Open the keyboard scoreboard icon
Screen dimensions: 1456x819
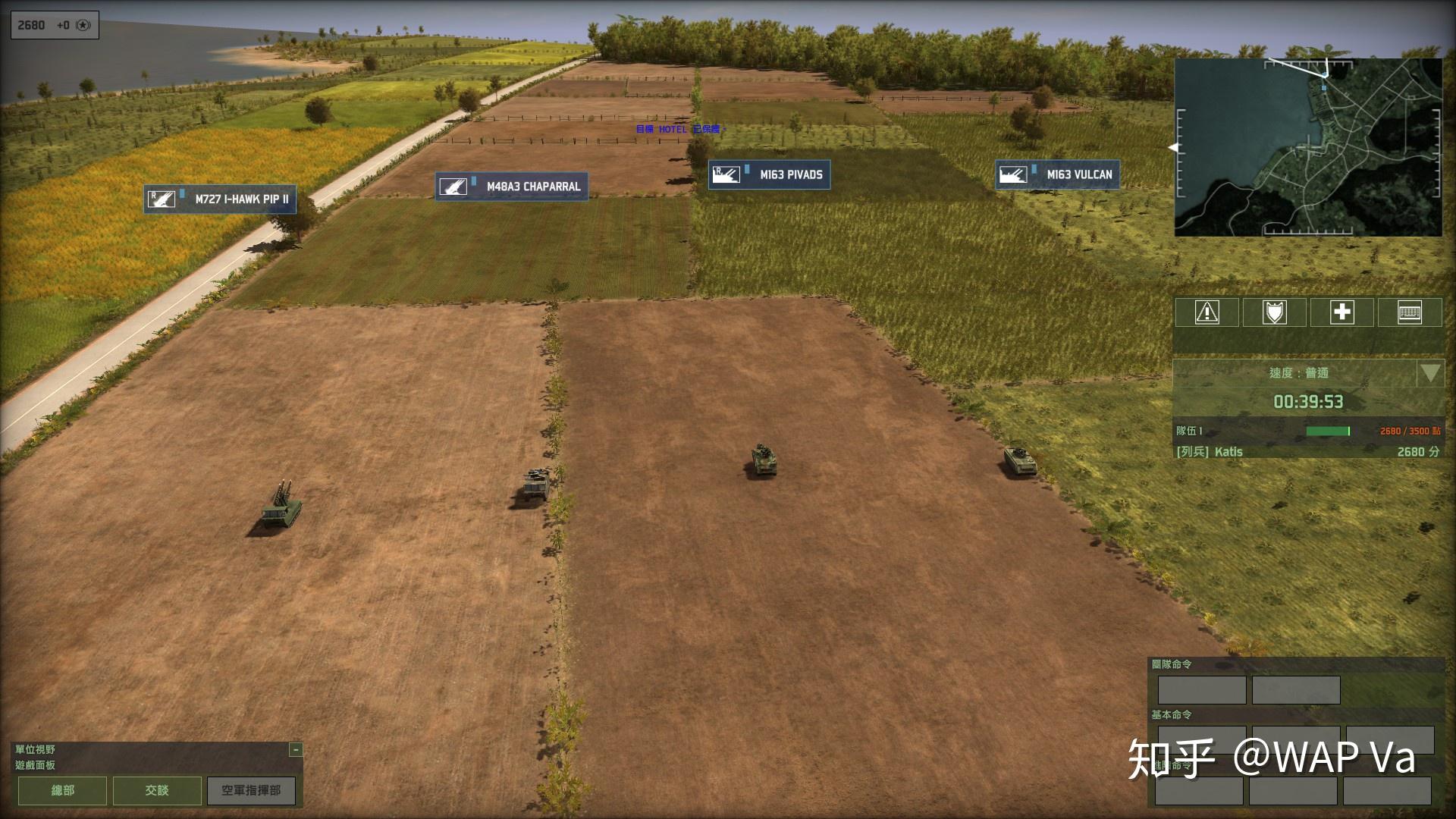(1408, 312)
